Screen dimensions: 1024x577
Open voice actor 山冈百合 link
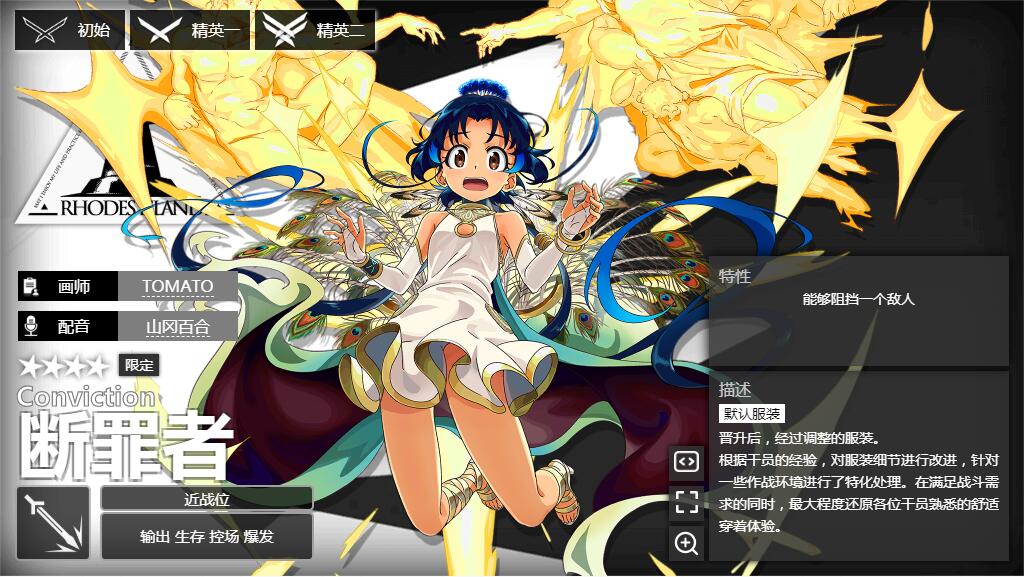click(x=177, y=326)
